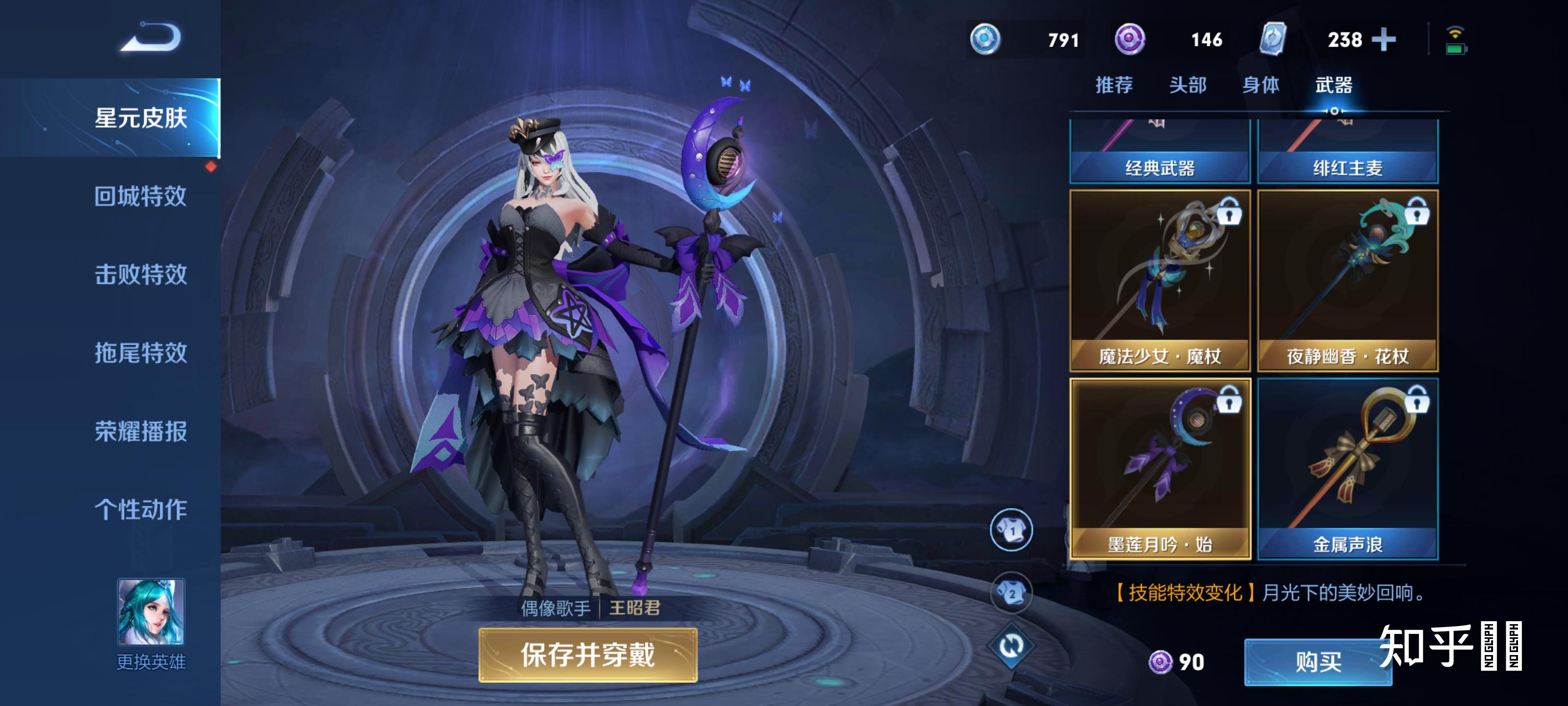The width and height of the screenshot is (1568, 706).
Task: Switch to outfit preset 1
Action: click(x=1011, y=530)
